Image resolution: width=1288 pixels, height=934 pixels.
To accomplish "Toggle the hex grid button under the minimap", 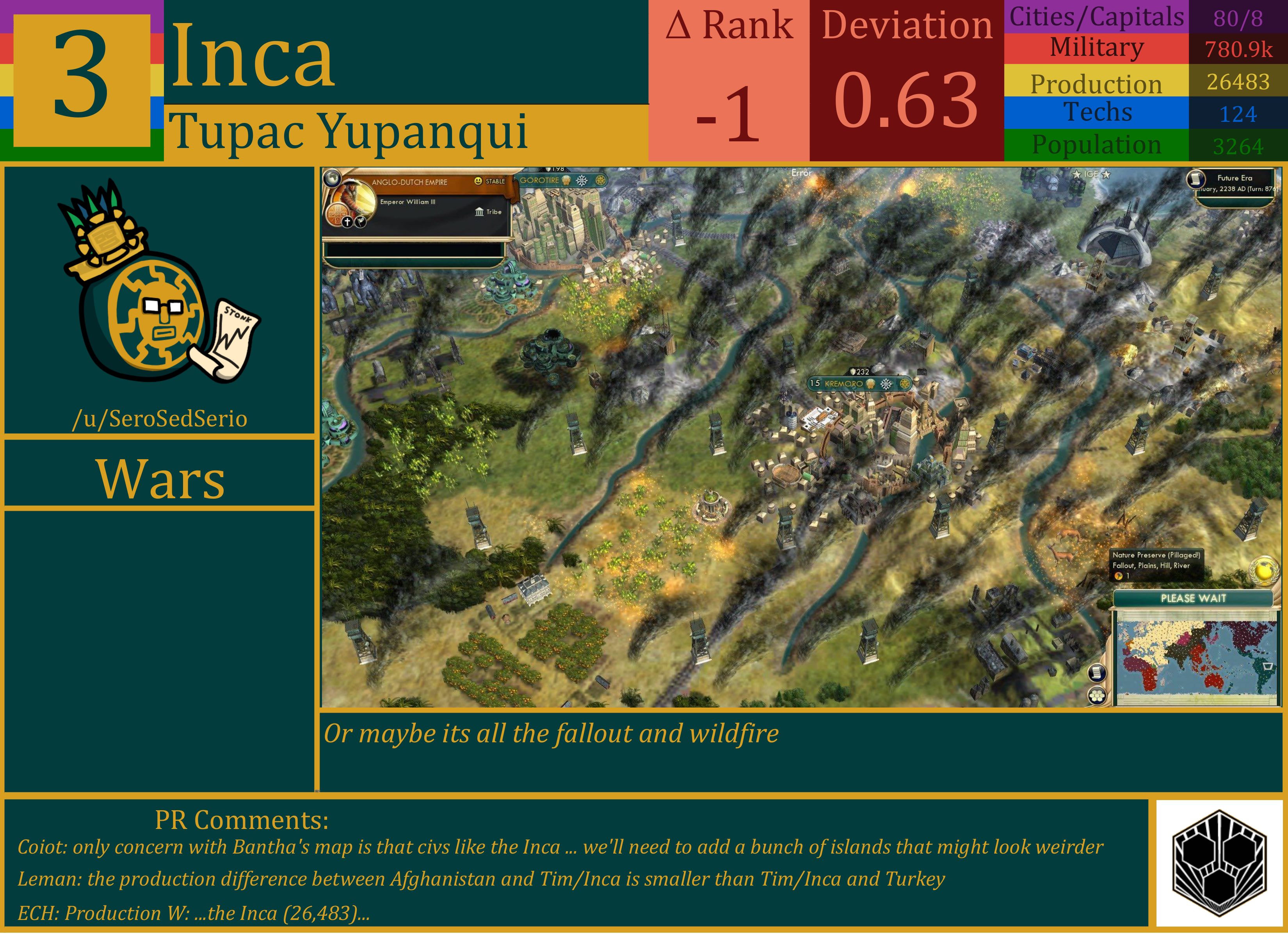I will click(x=1098, y=695).
